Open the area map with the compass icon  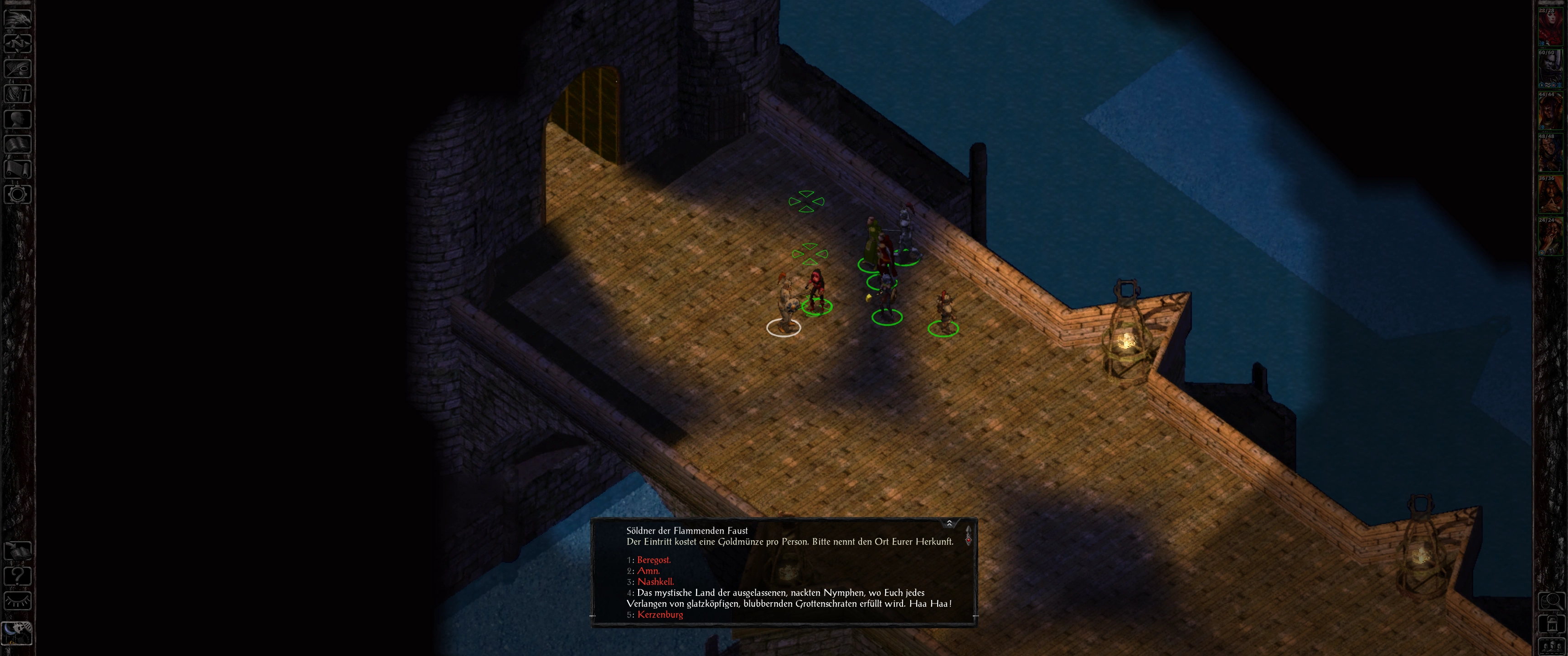click(x=18, y=43)
